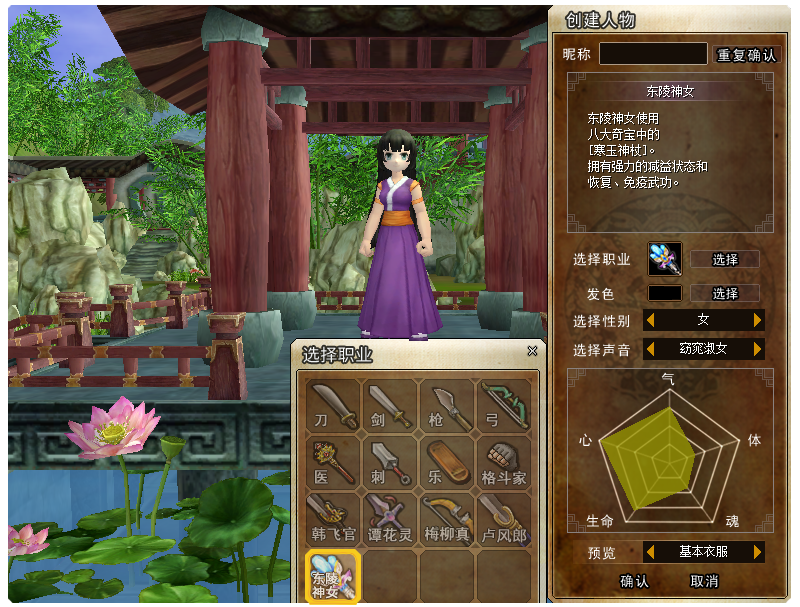Check for duplicate name with 重复确认

click(x=746, y=55)
